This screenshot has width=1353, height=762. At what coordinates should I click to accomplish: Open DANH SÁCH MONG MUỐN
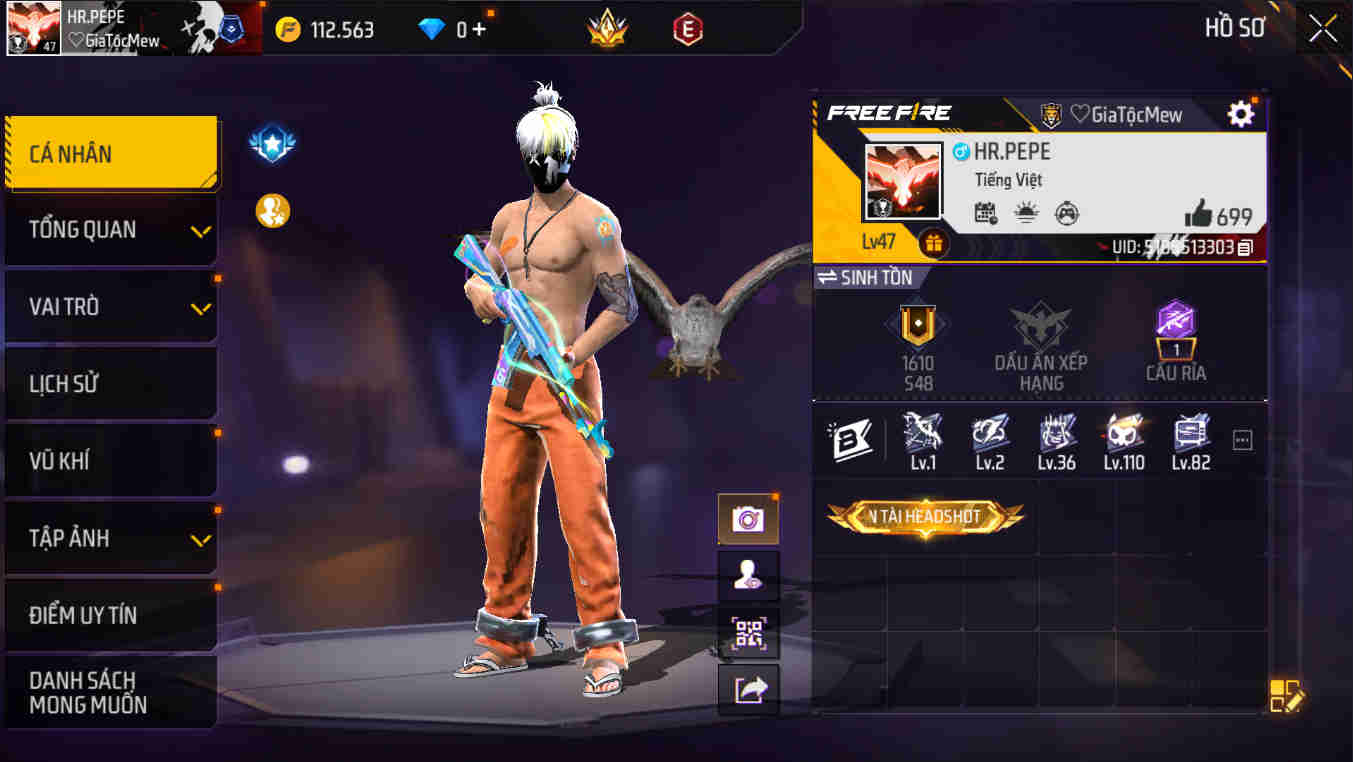[110, 692]
